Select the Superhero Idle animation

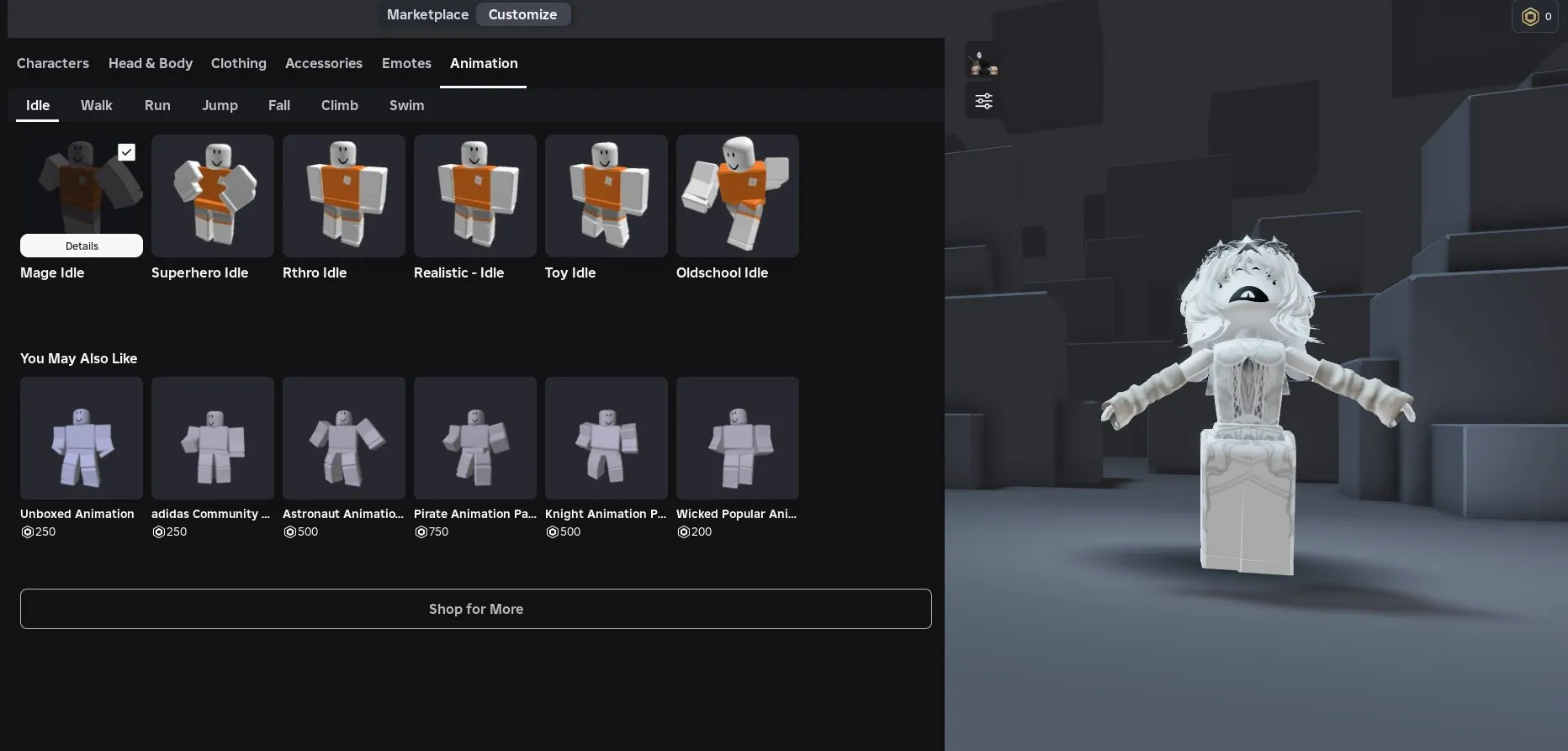coord(212,196)
